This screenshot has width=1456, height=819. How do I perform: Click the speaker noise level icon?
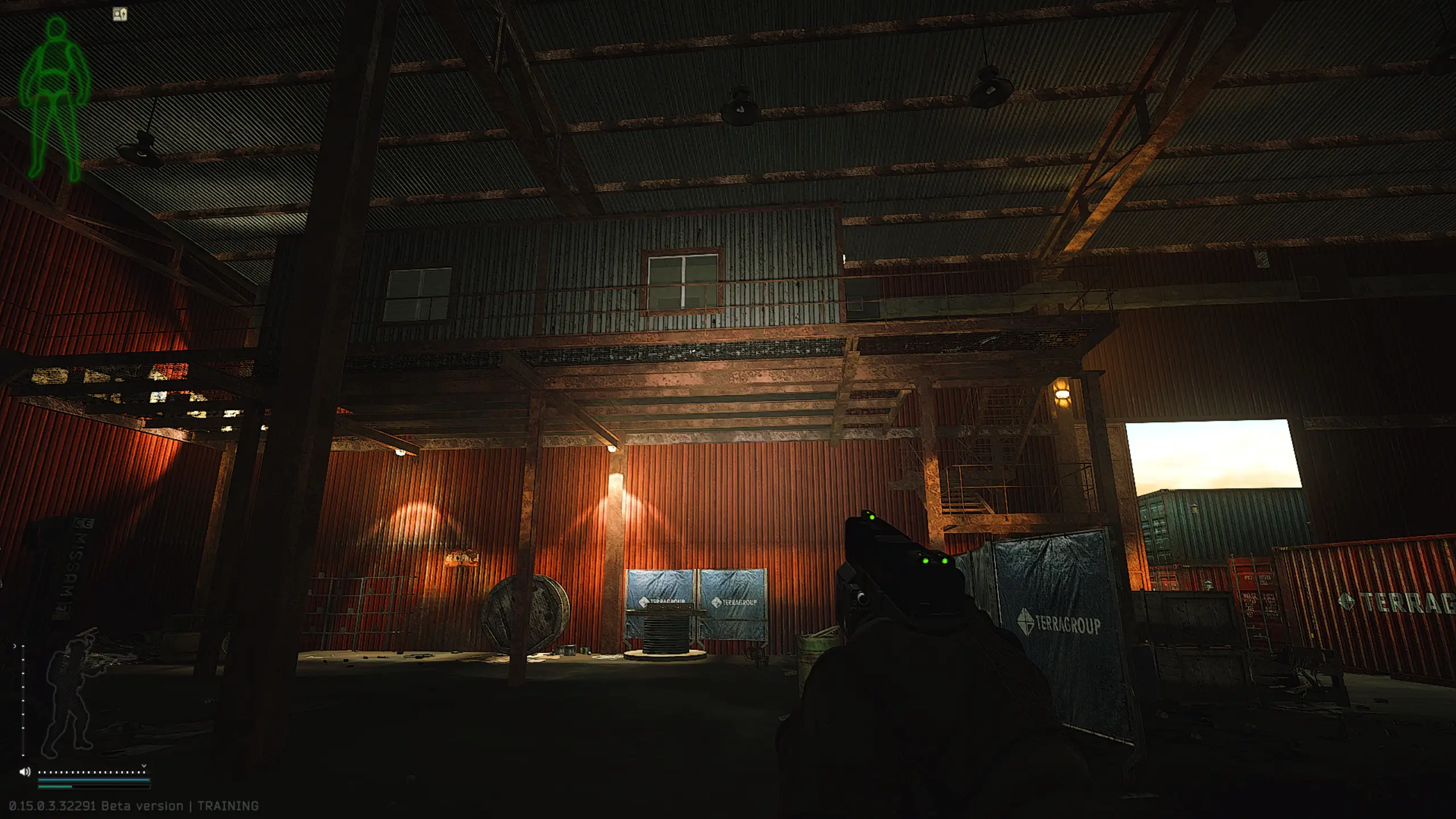pos(24,772)
